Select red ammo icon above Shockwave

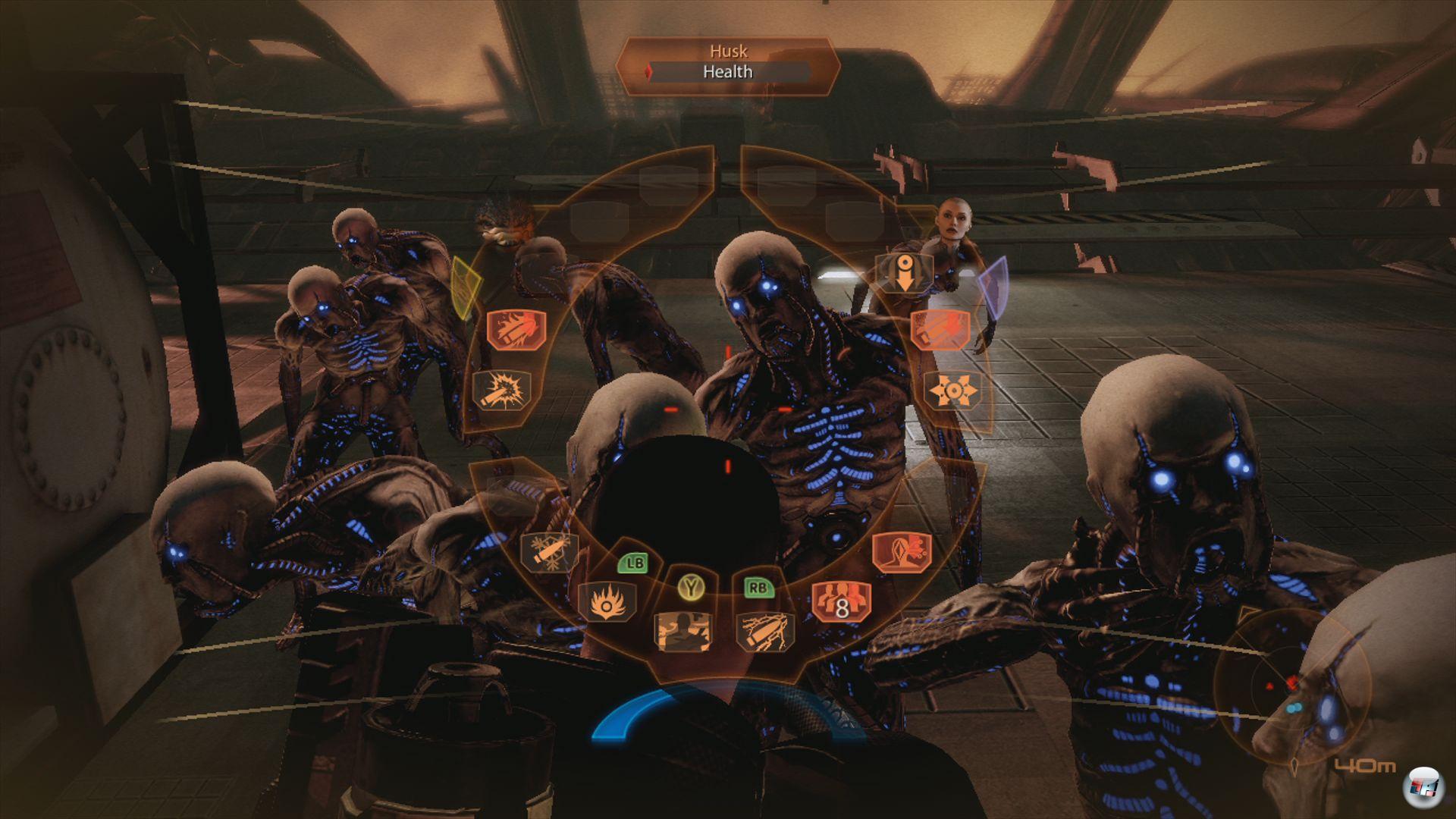coord(939,329)
